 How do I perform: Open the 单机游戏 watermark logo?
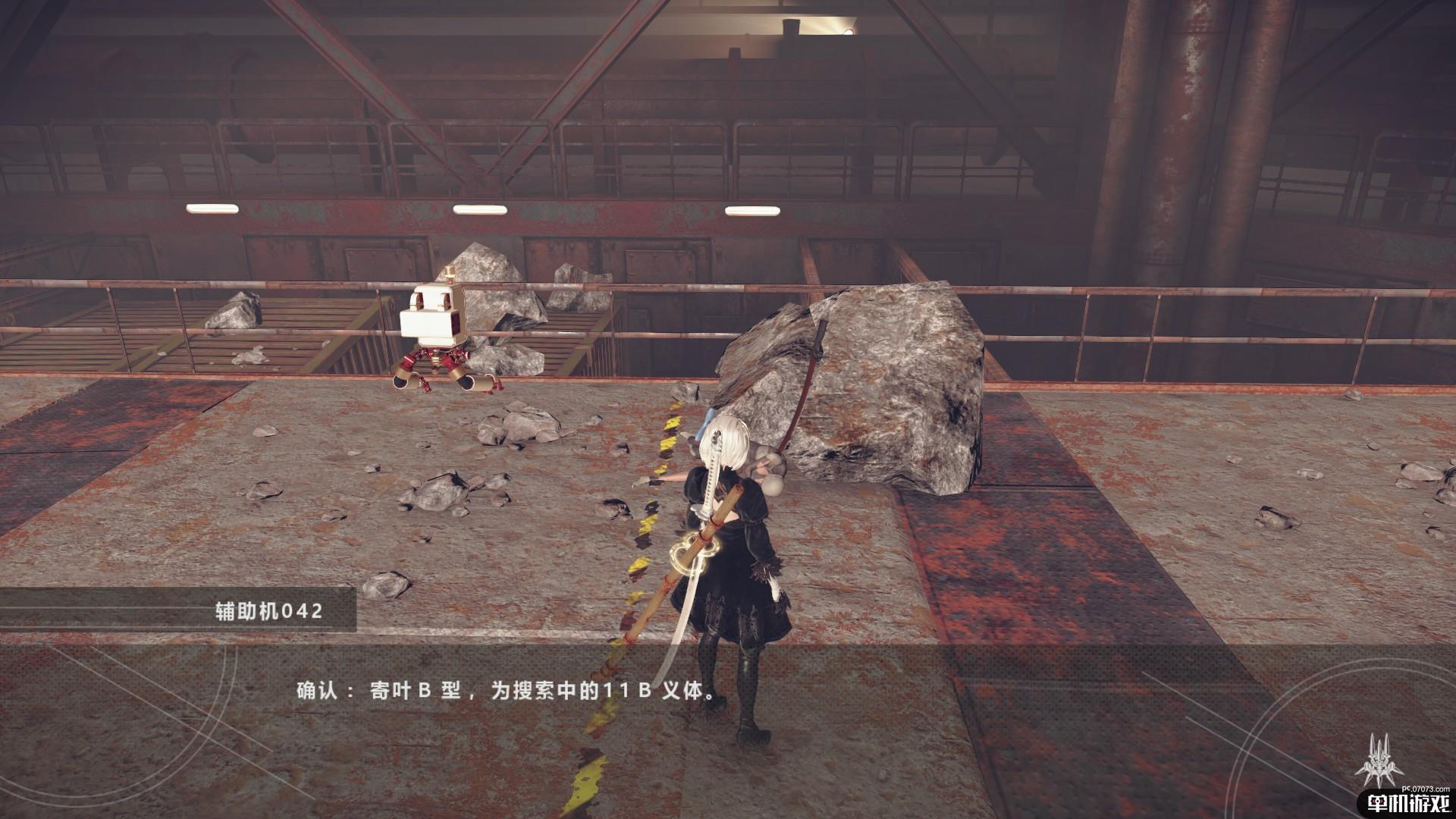click(1408, 804)
